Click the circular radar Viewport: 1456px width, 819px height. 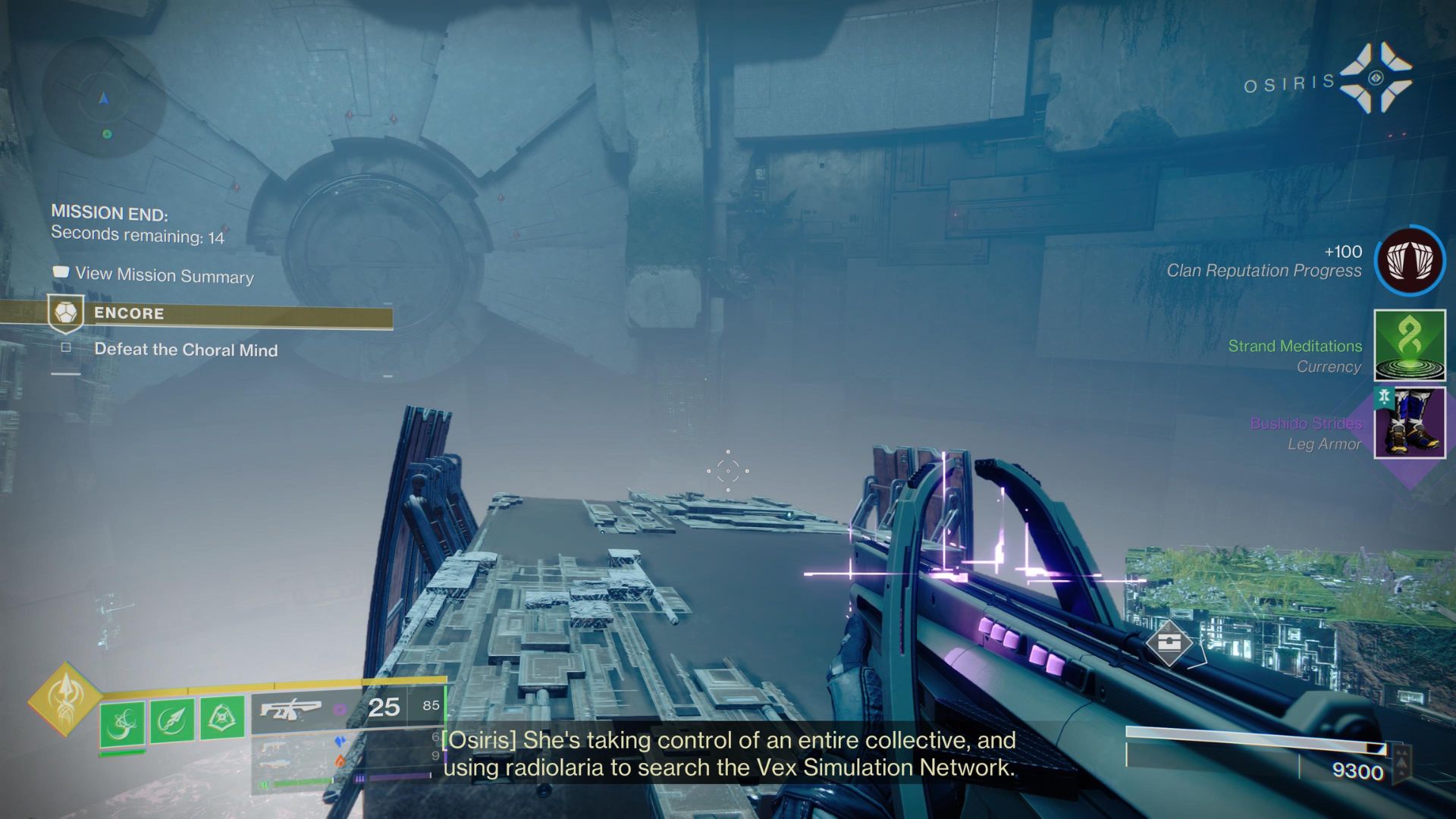104,99
